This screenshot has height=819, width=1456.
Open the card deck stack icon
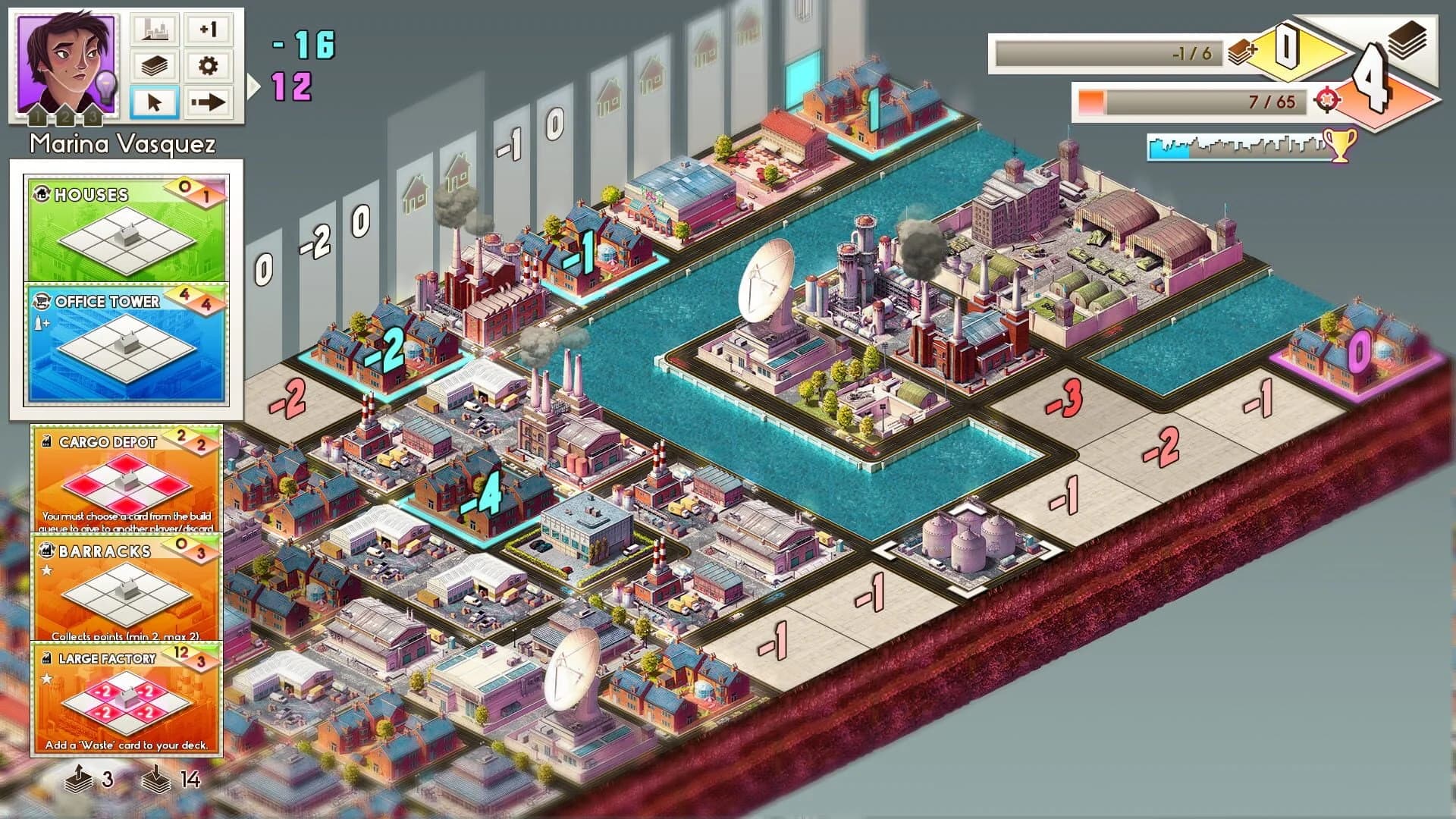tap(154, 67)
